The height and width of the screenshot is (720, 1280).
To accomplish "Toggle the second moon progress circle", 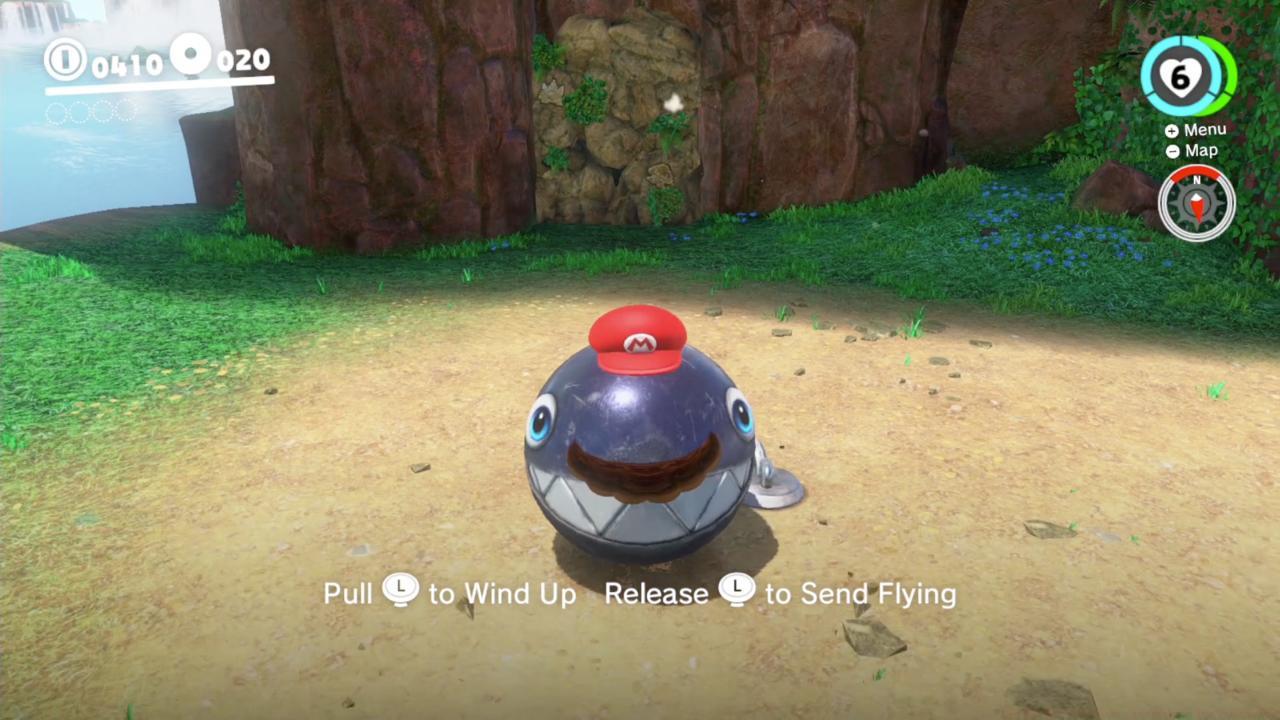I will (x=79, y=112).
